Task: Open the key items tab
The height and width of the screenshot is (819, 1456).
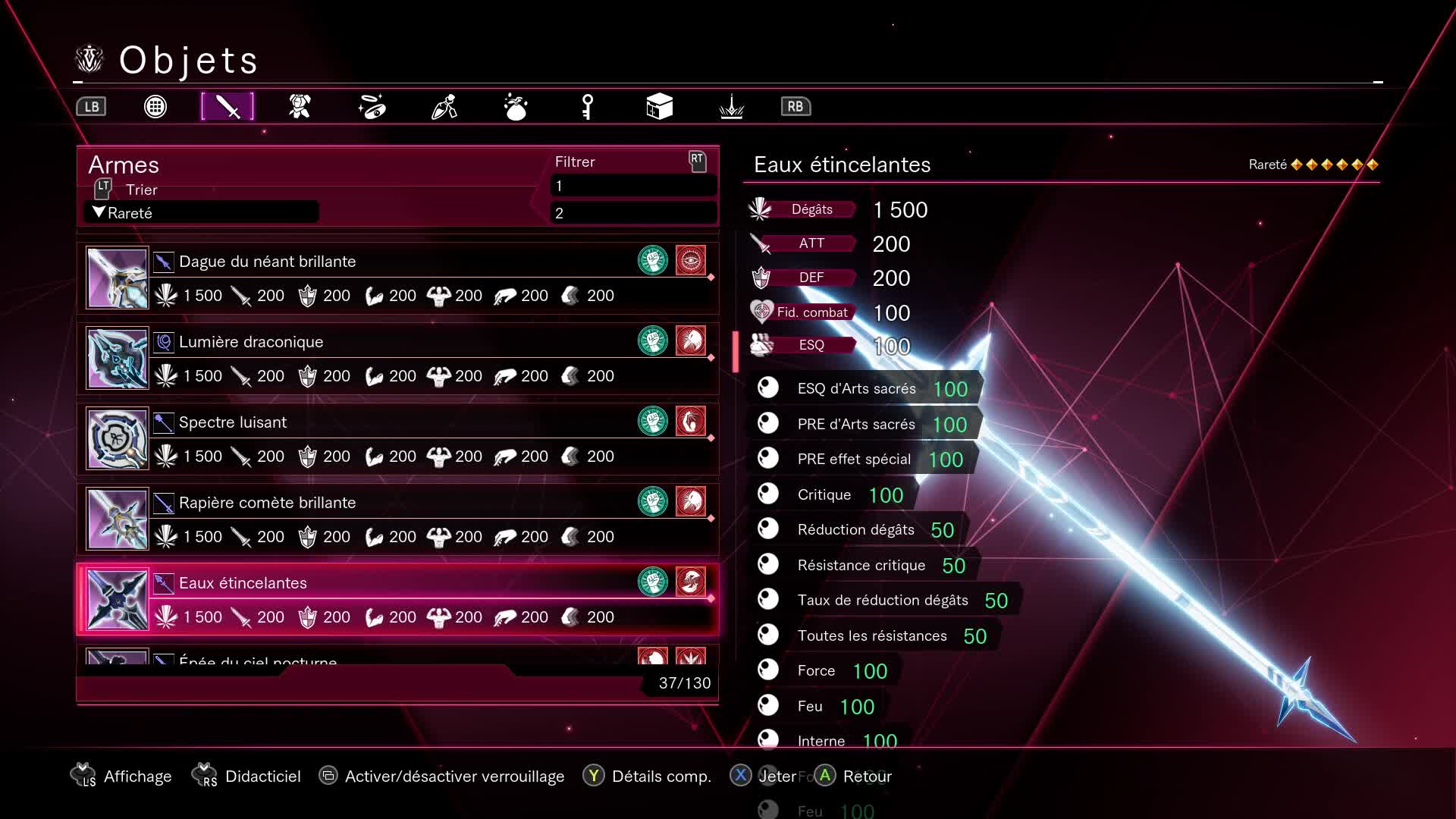Action: click(x=588, y=107)
